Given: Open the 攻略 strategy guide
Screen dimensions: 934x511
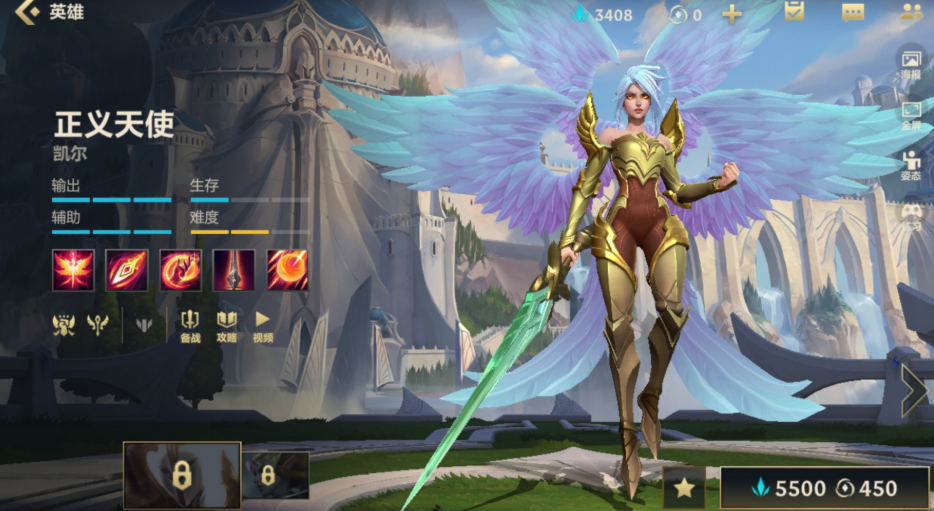Looking at the screenshot, I should 226,326.
